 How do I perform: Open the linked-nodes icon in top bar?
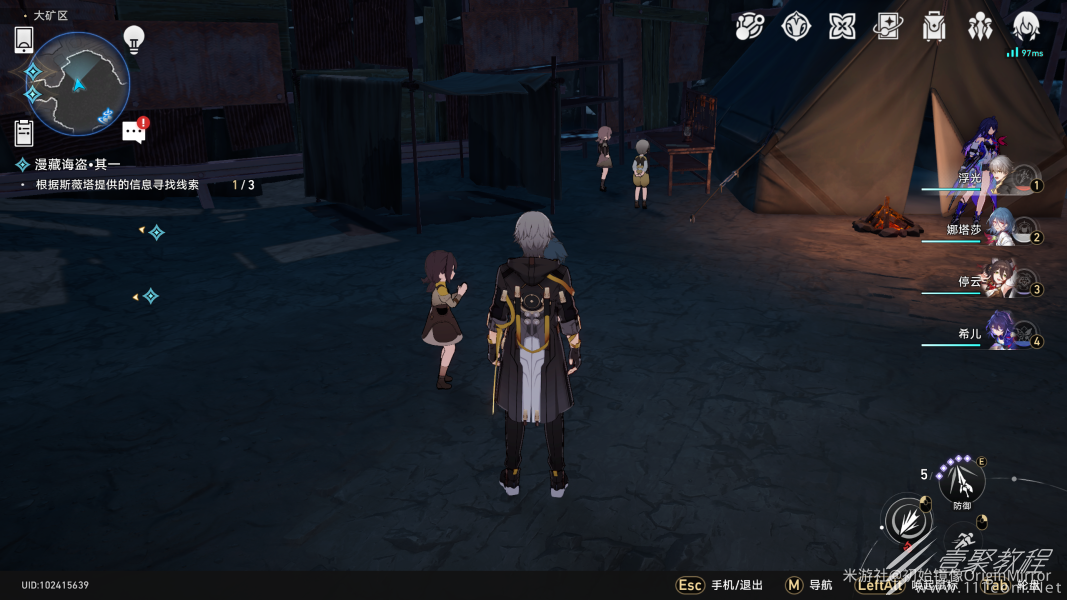tap(749, 27)
